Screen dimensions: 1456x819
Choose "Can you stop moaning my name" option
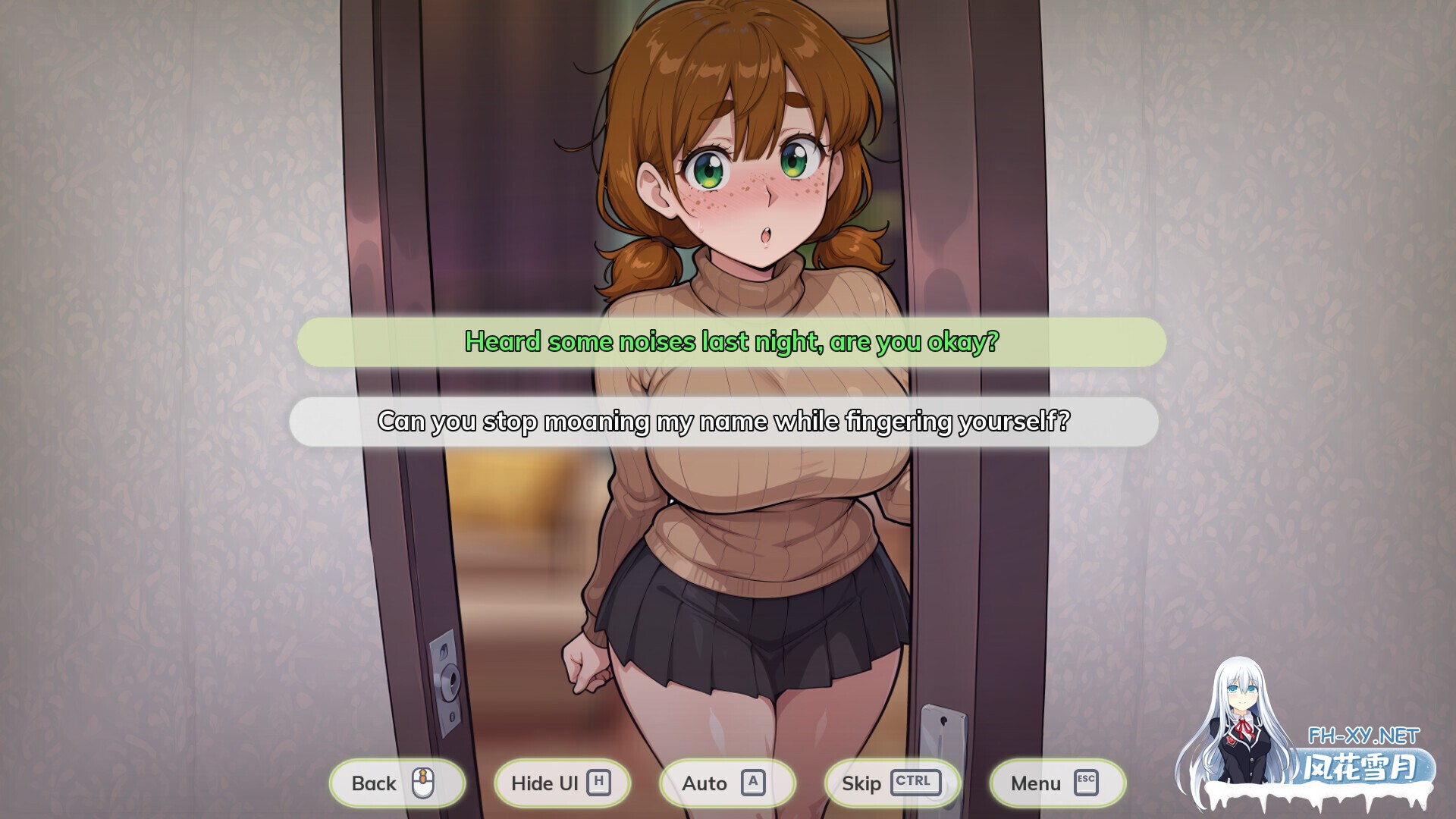click(x=726, y=422)
